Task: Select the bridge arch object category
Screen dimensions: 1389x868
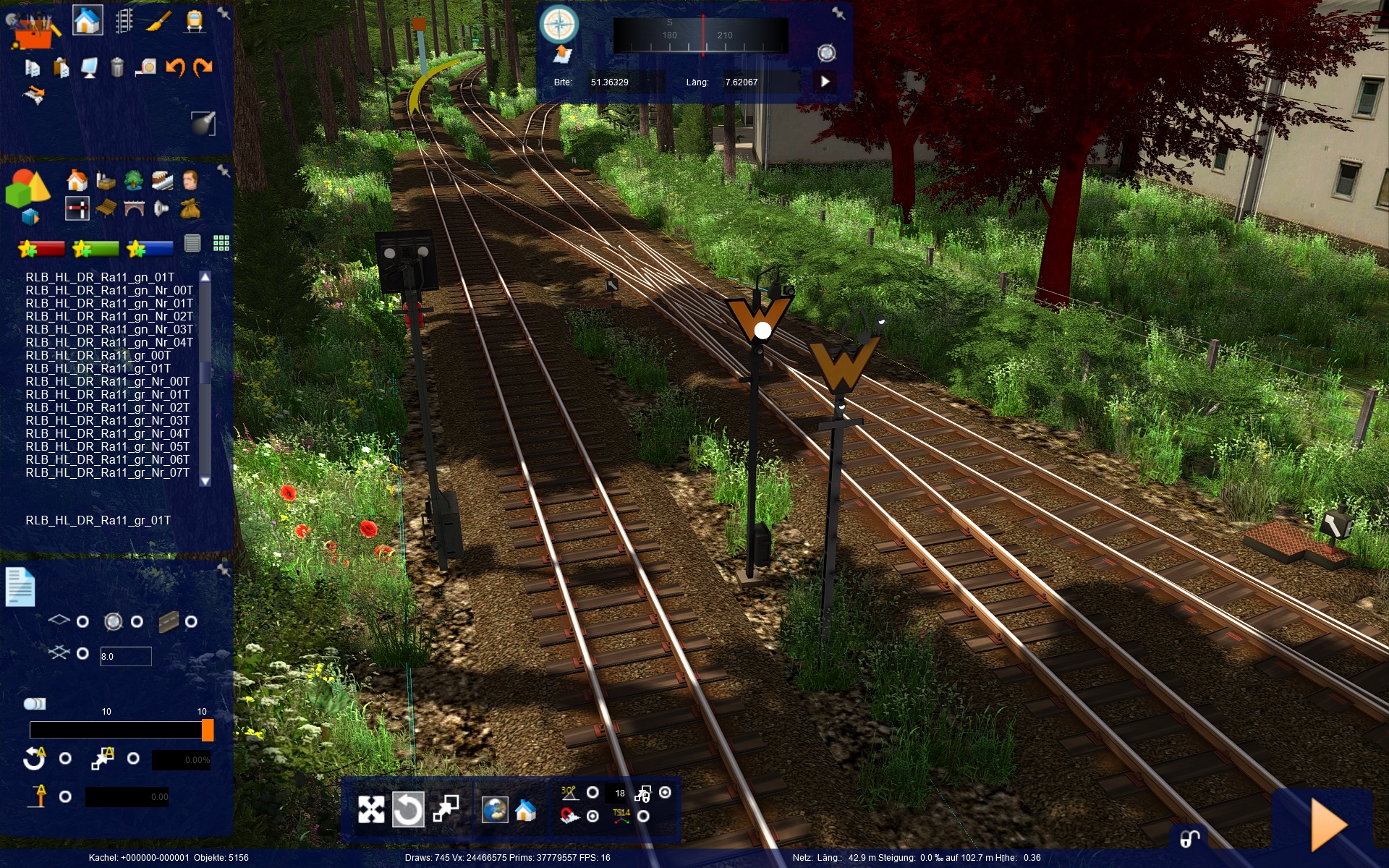Action: pyautogui.click(x=134, y=209)
